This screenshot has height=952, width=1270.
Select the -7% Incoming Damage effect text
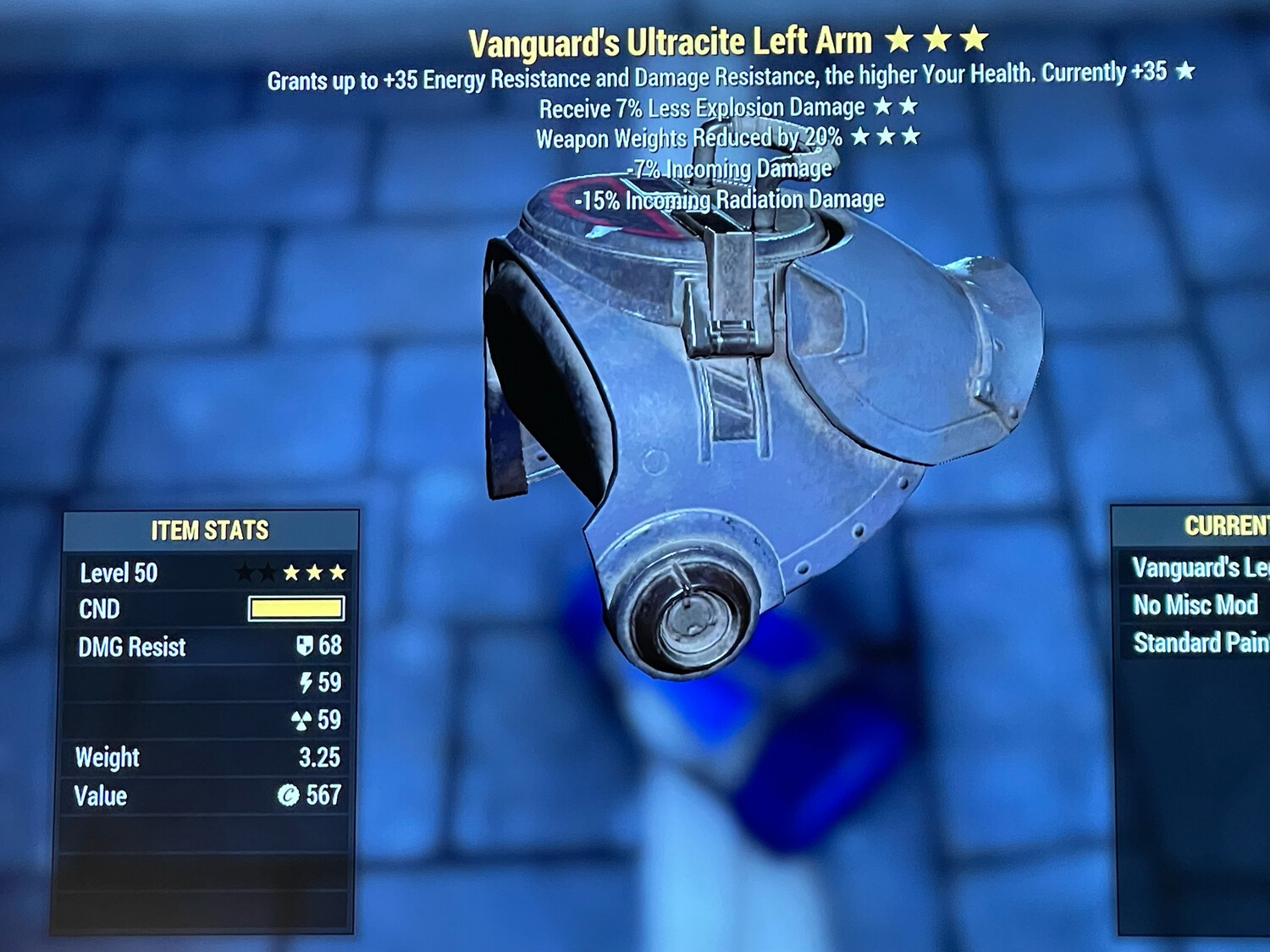point(732,168)
